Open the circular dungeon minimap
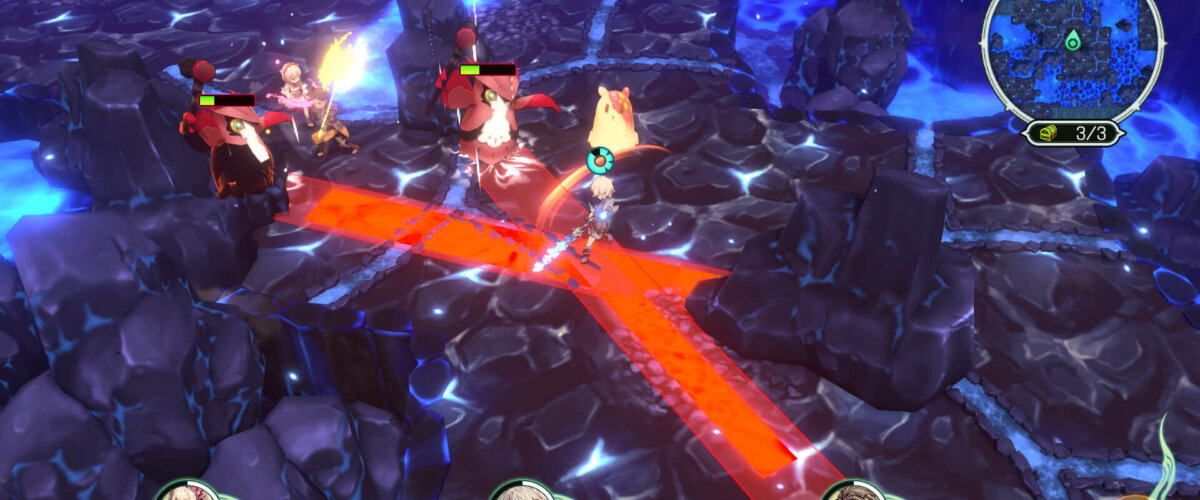This screenshot has width=1200, height=500. pyautogui.click(x=1072, y=57)
